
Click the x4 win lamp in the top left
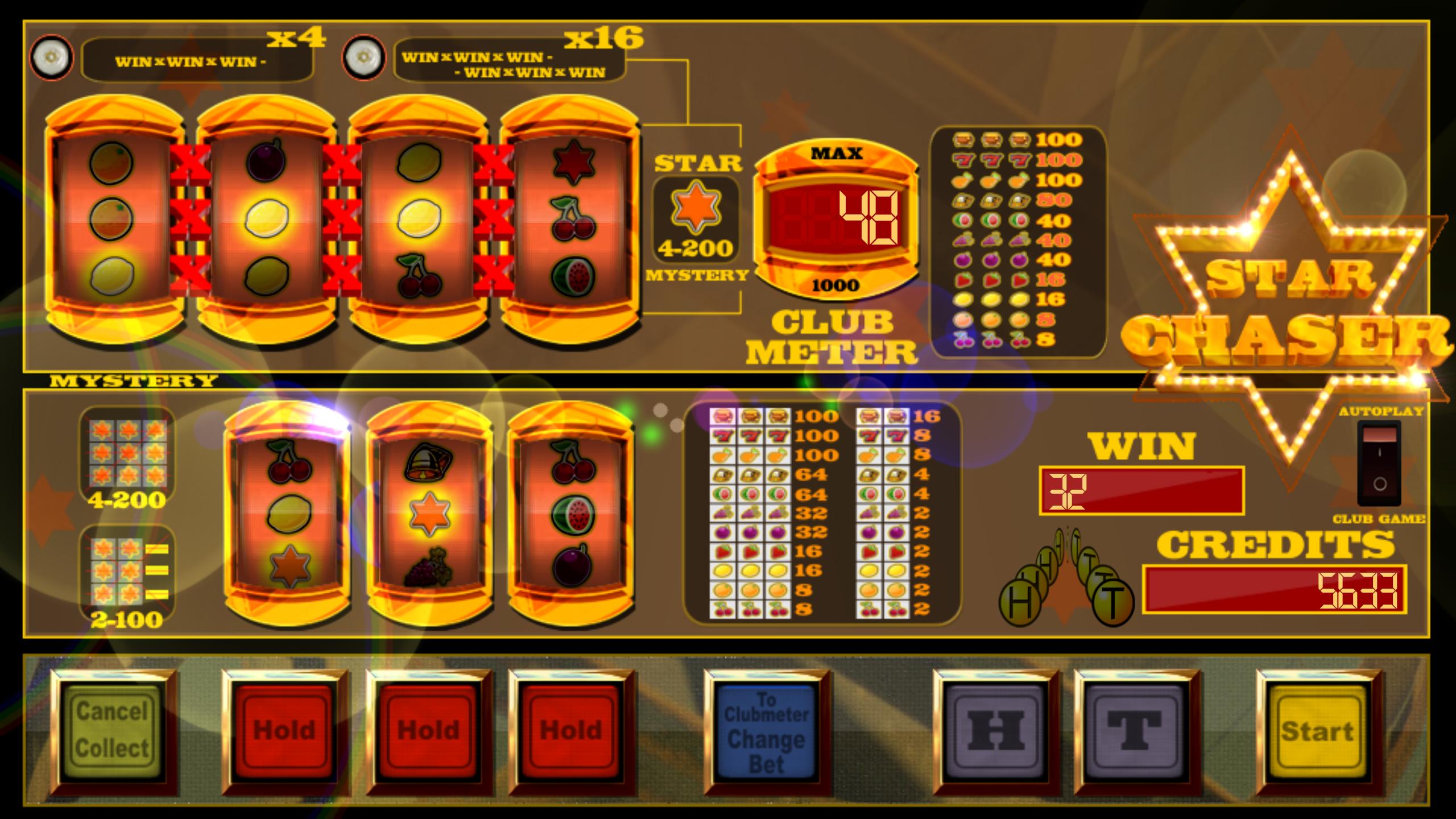coord(51,59)
